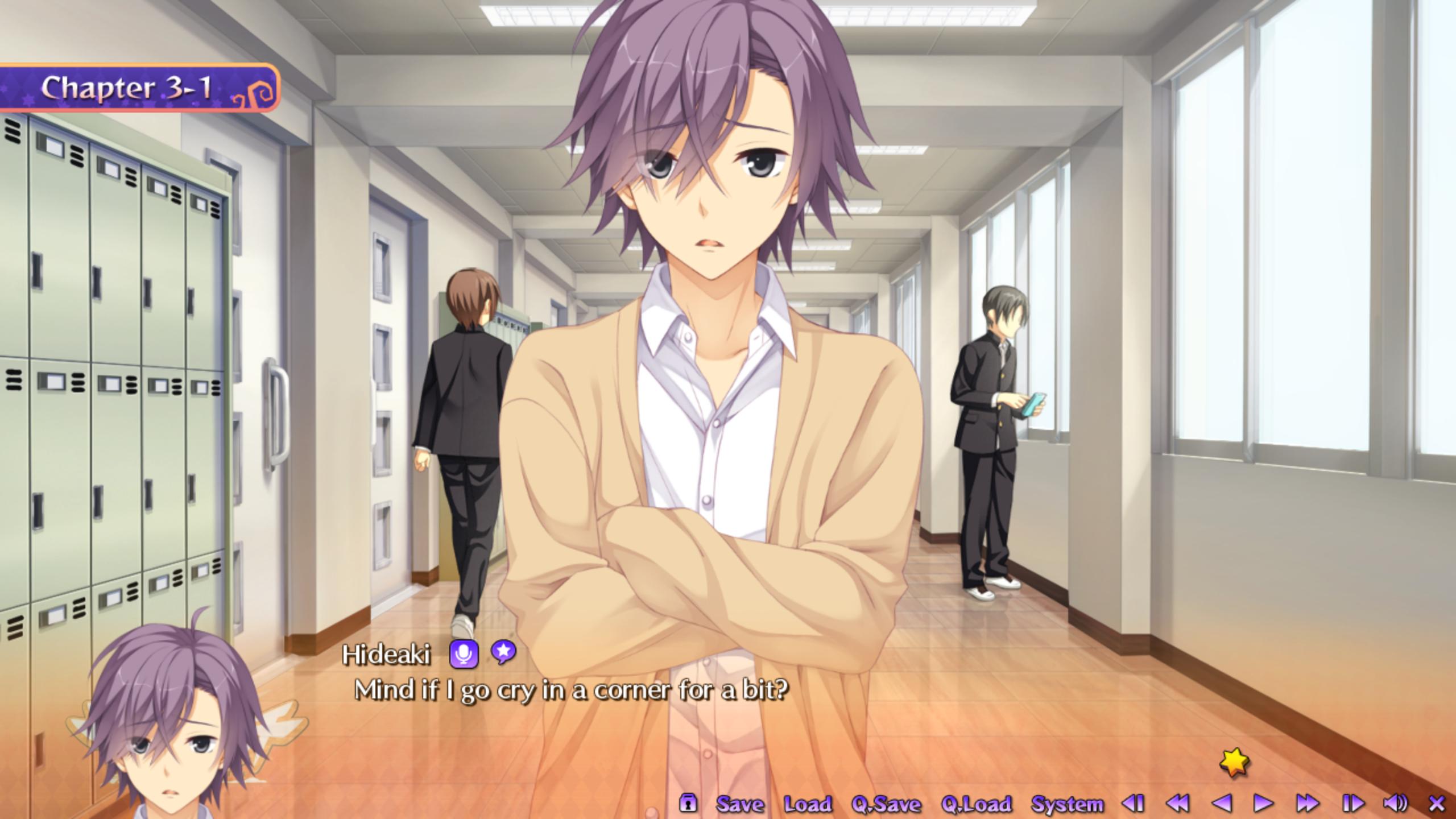This screenshot has width=1456, height=819.
Task: Open the System menu
Action: pyautogui.click(x=1067, y=804)
